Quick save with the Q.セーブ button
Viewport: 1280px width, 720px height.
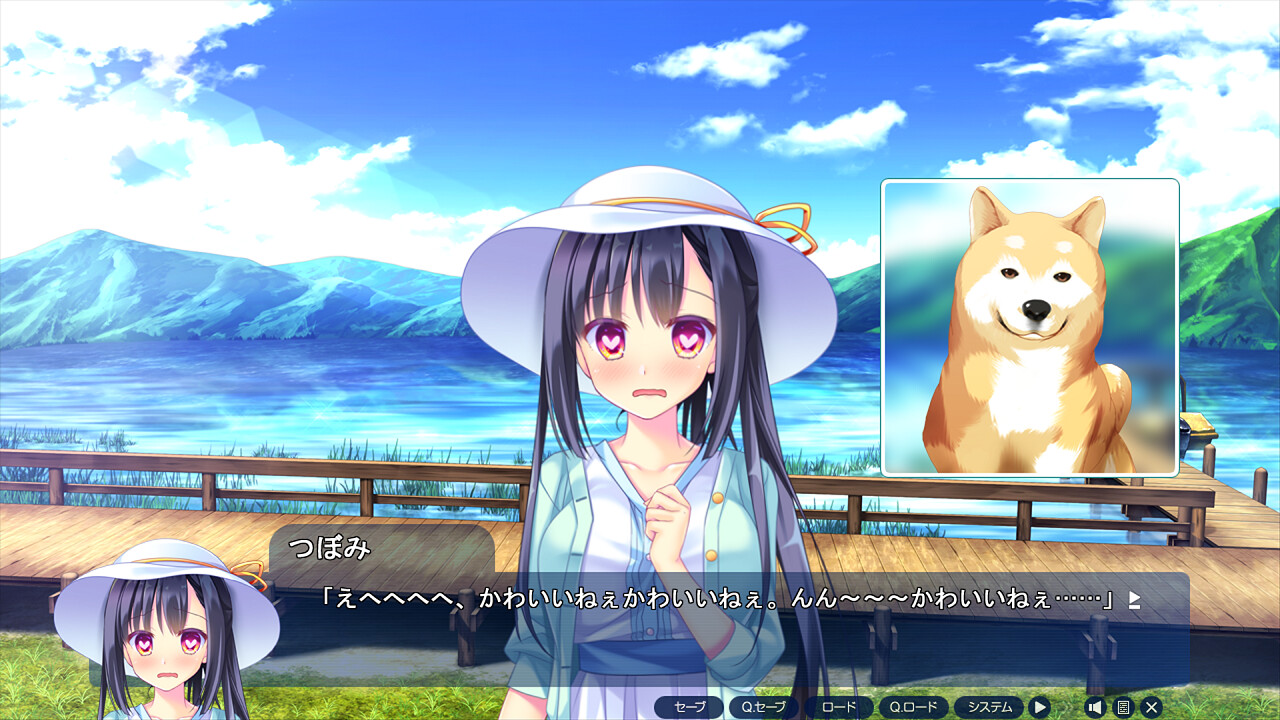764,707
